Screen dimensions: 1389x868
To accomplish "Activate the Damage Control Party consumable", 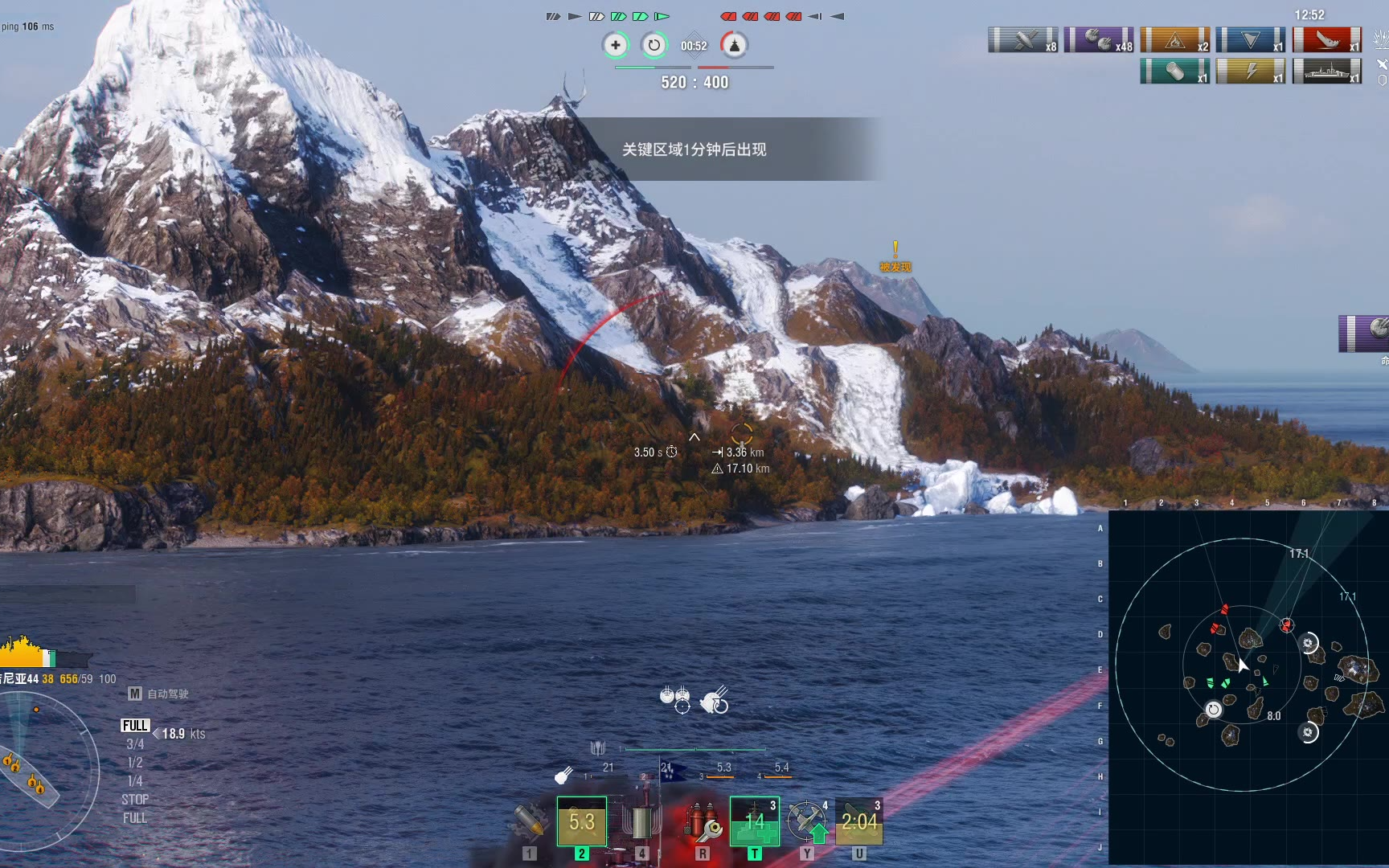I will tap(702, 821).
